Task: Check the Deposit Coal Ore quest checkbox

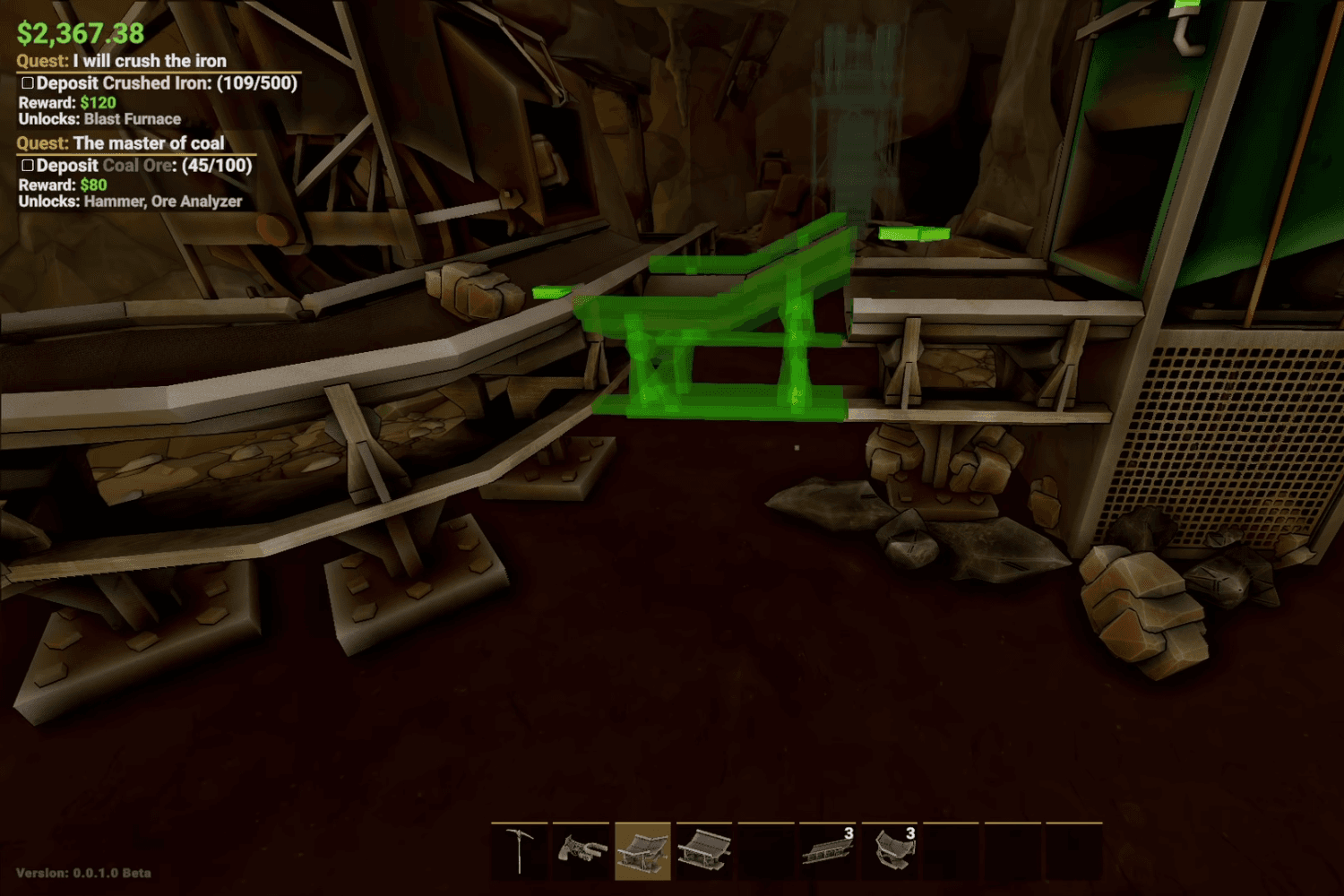Action: click(28, 165)
